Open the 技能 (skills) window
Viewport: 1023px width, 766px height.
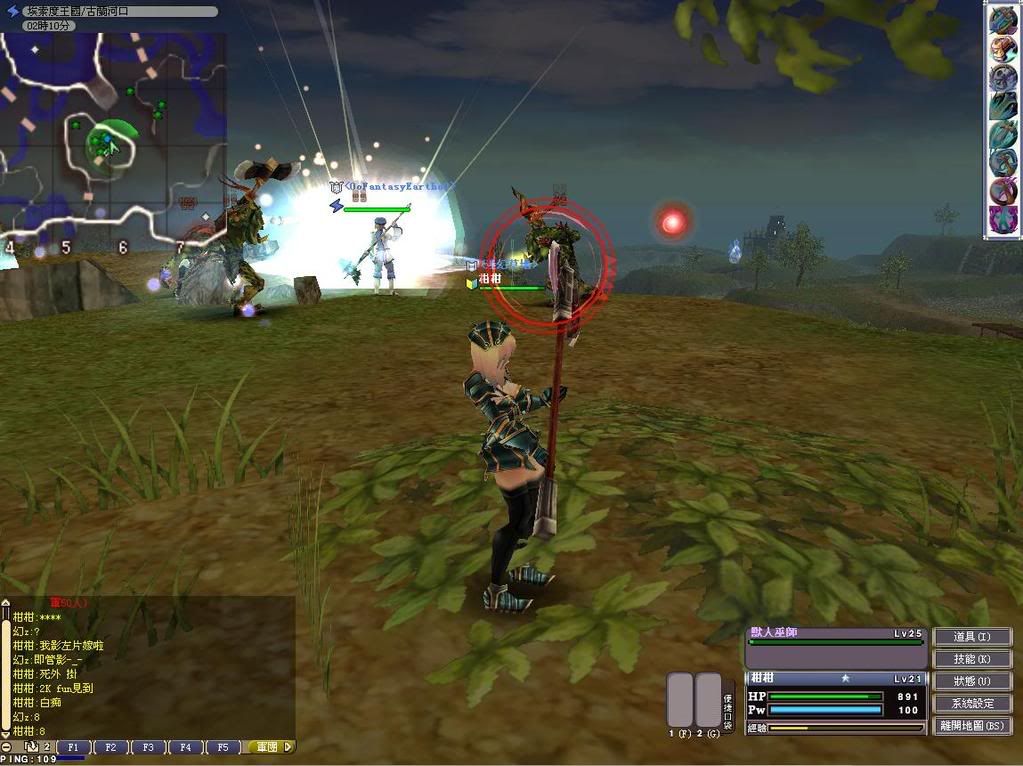pos(971,659)
